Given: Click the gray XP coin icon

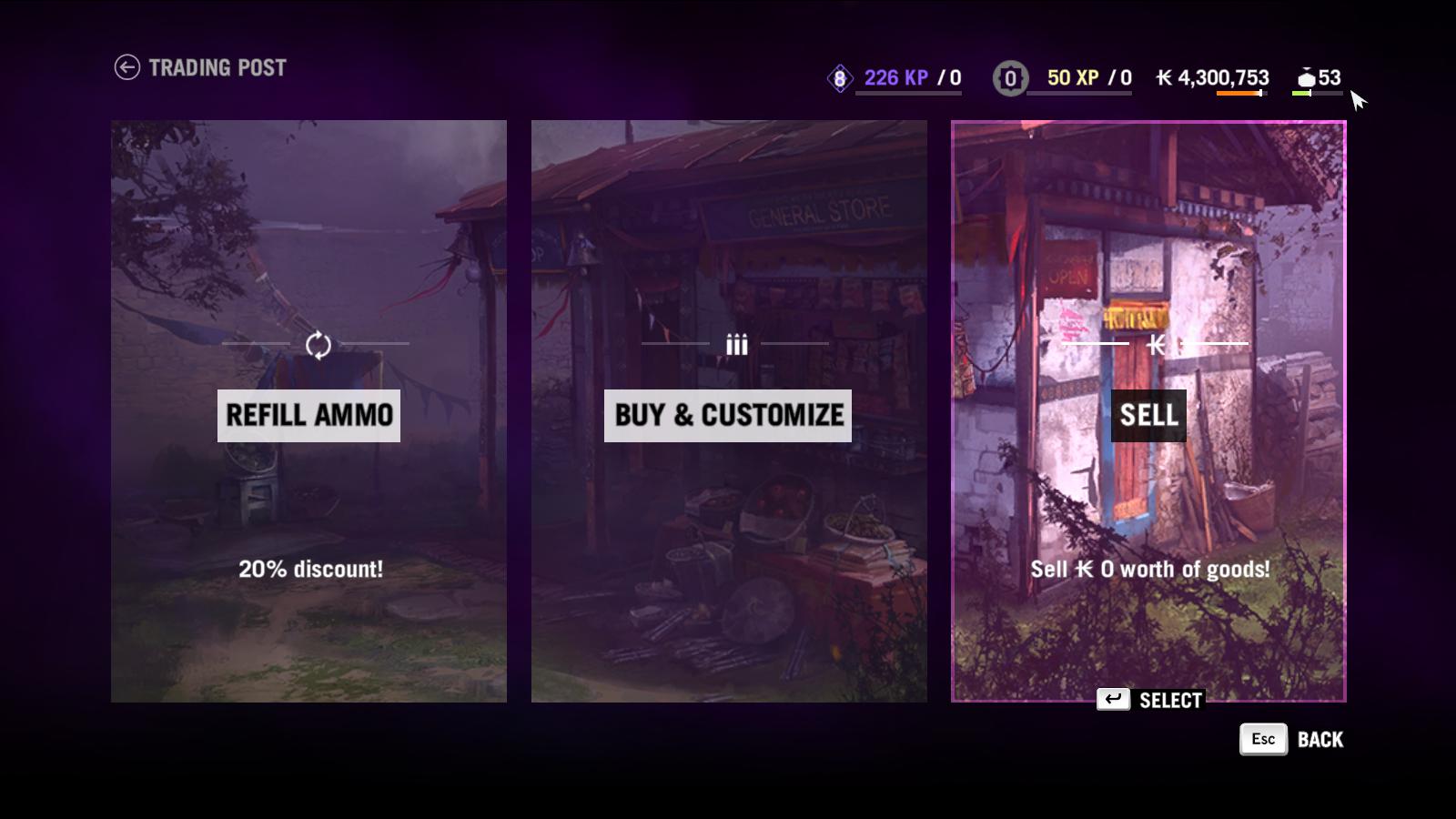Looking at the screenshot, I should coord(1008,78).
